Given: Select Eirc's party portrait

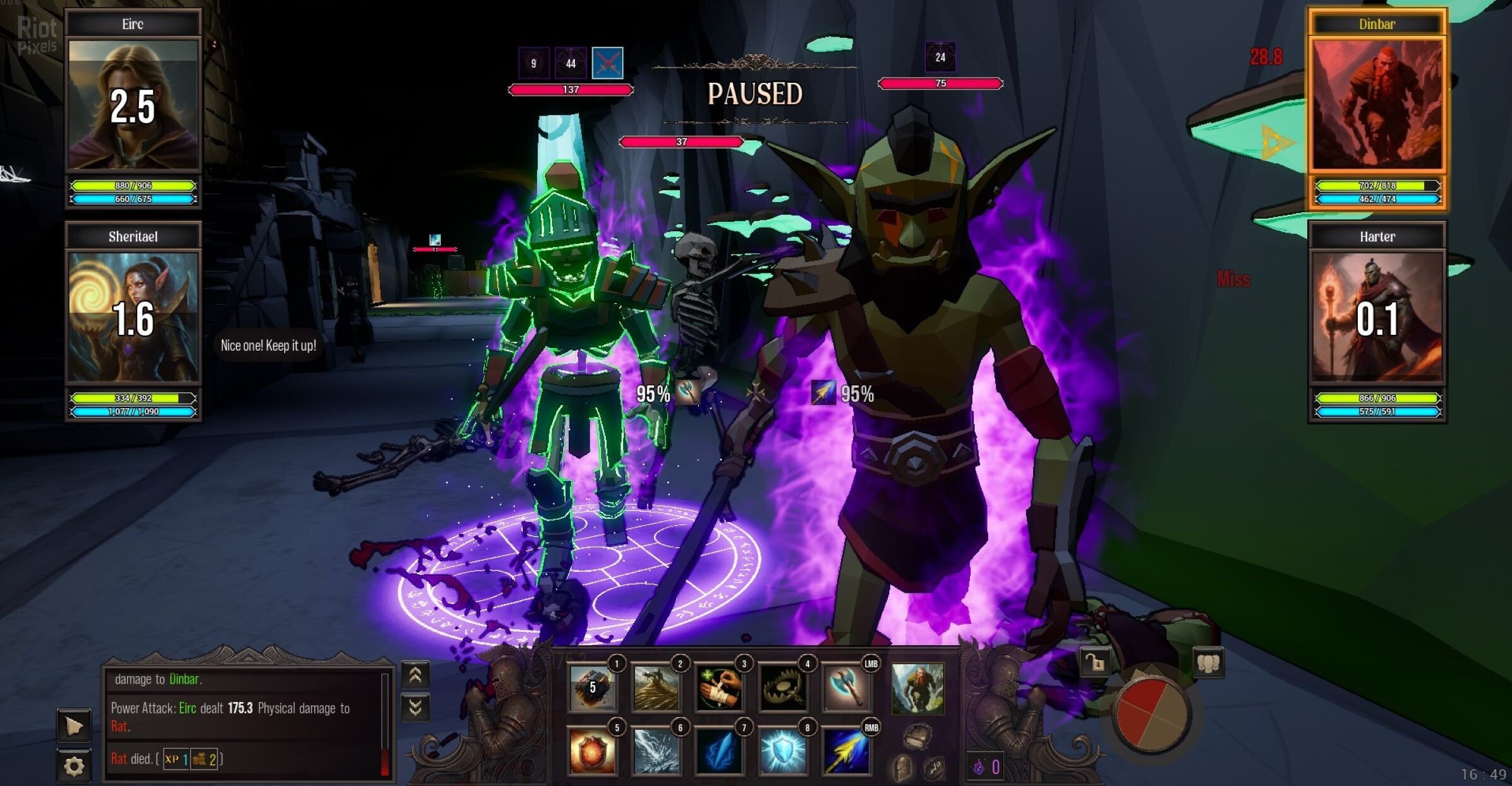Looking at the screenshot, I should (x=133, y=104).
